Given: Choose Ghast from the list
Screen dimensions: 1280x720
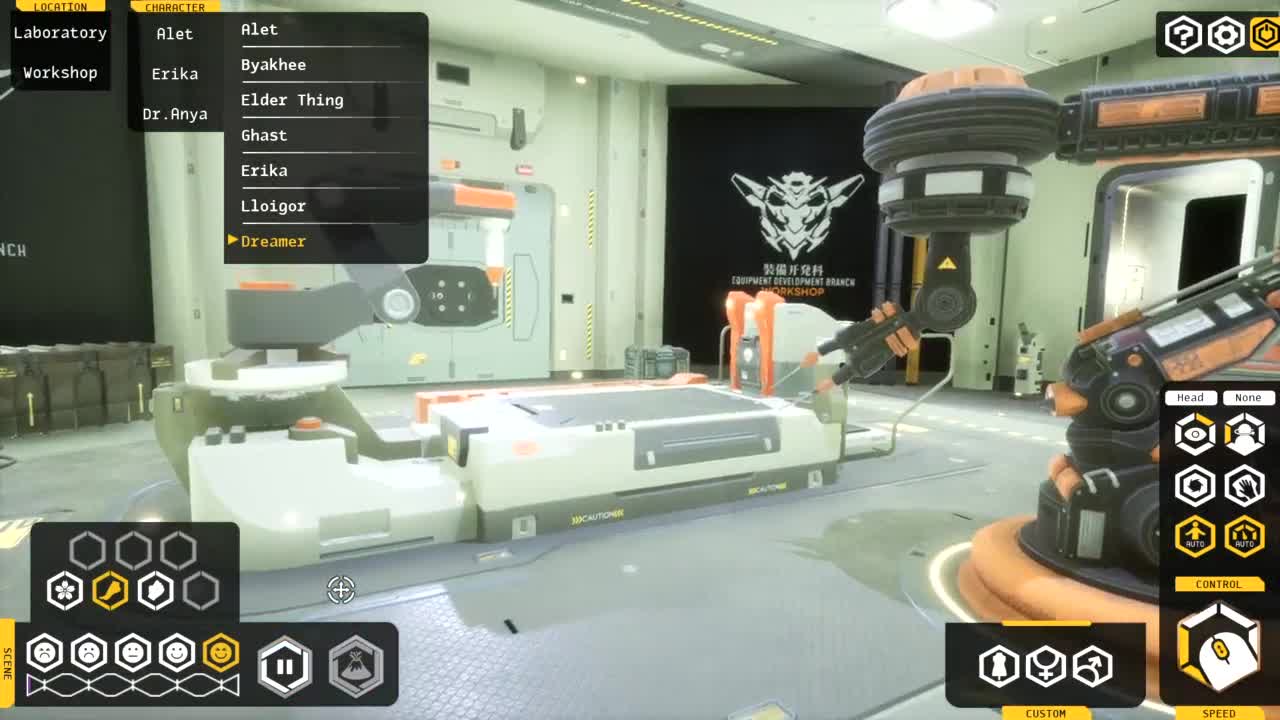Looking at the screenshot, I should [264, 135].
